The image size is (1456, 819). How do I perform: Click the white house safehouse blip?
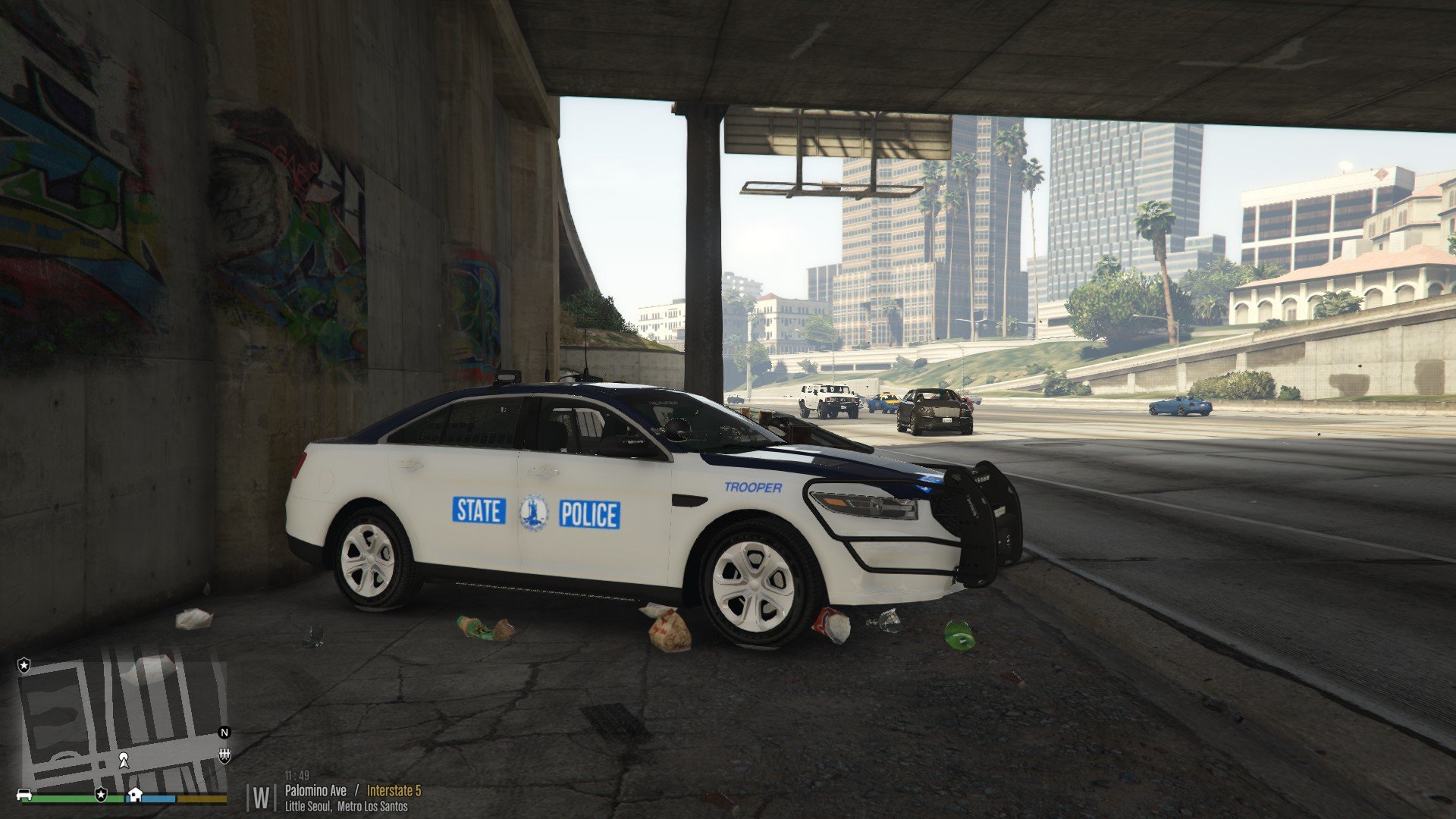click(135, 794)
